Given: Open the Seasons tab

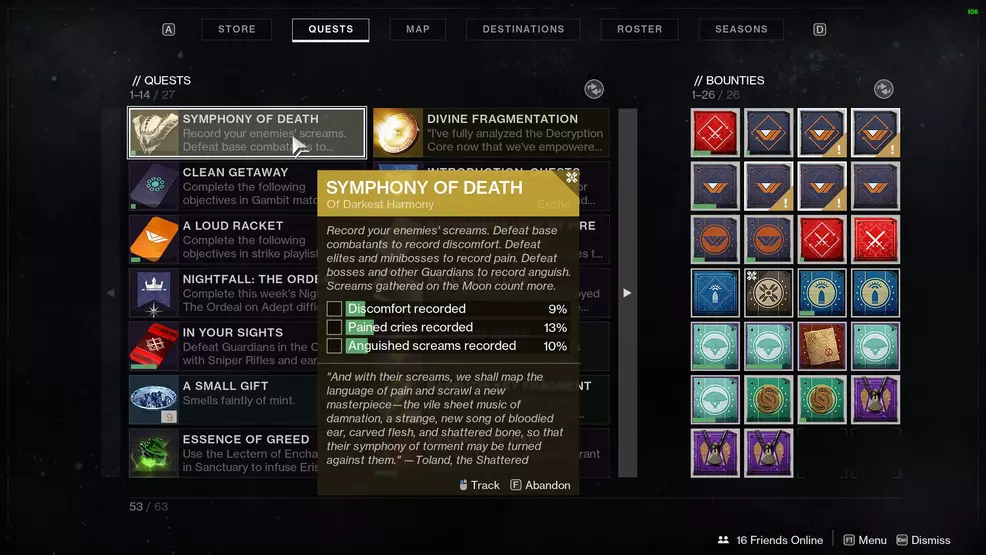Looking at the screenshot, I should pos(741,29).
